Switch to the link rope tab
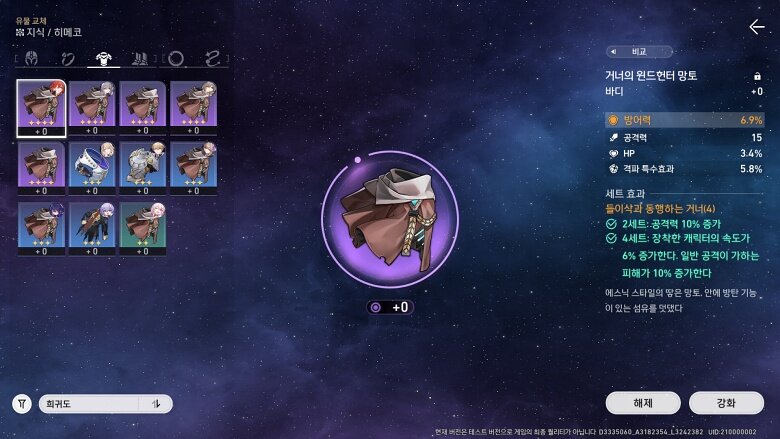 coord(211,58)
